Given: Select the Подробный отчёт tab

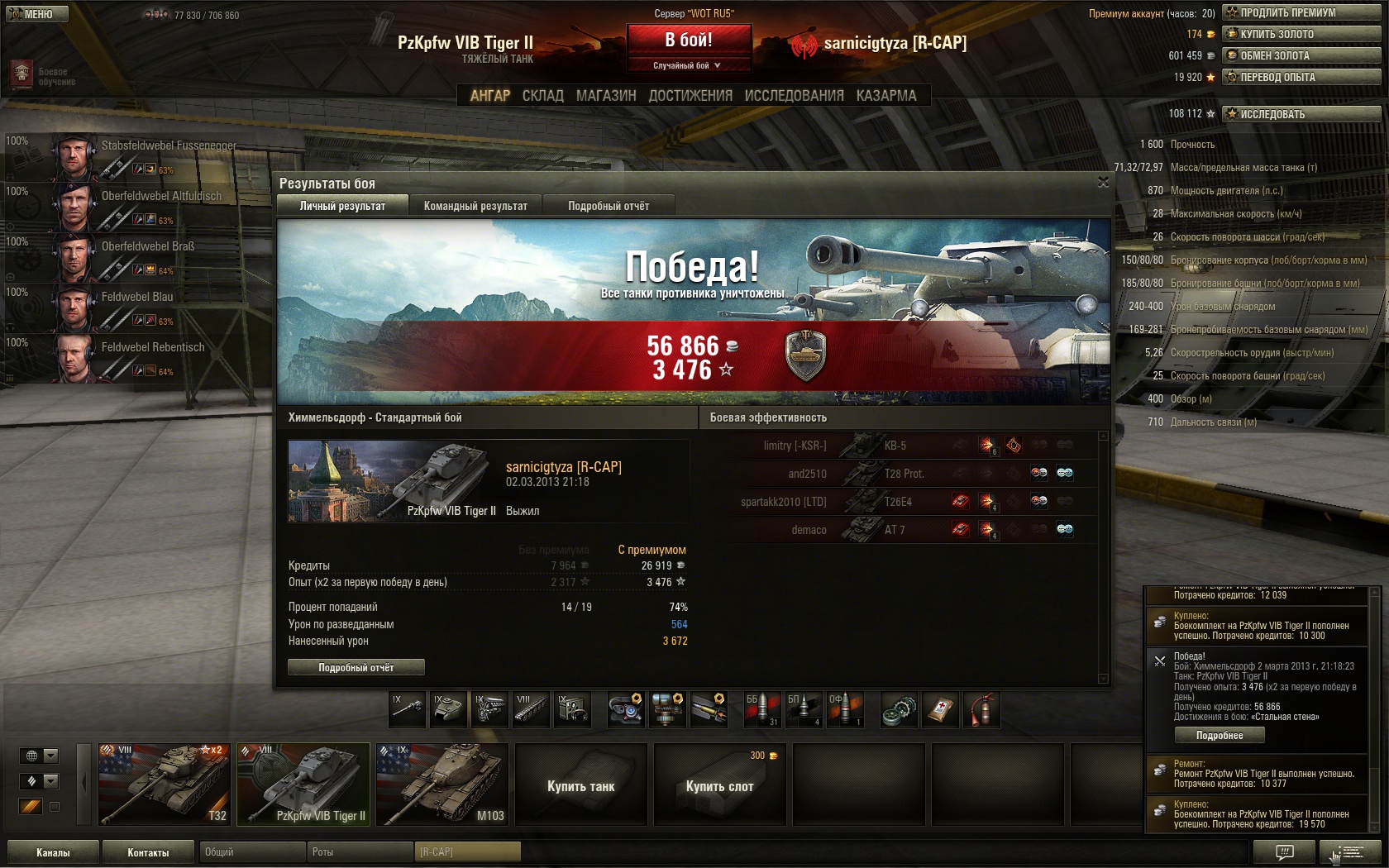Looking at the screenshot, I should [609, 206].
